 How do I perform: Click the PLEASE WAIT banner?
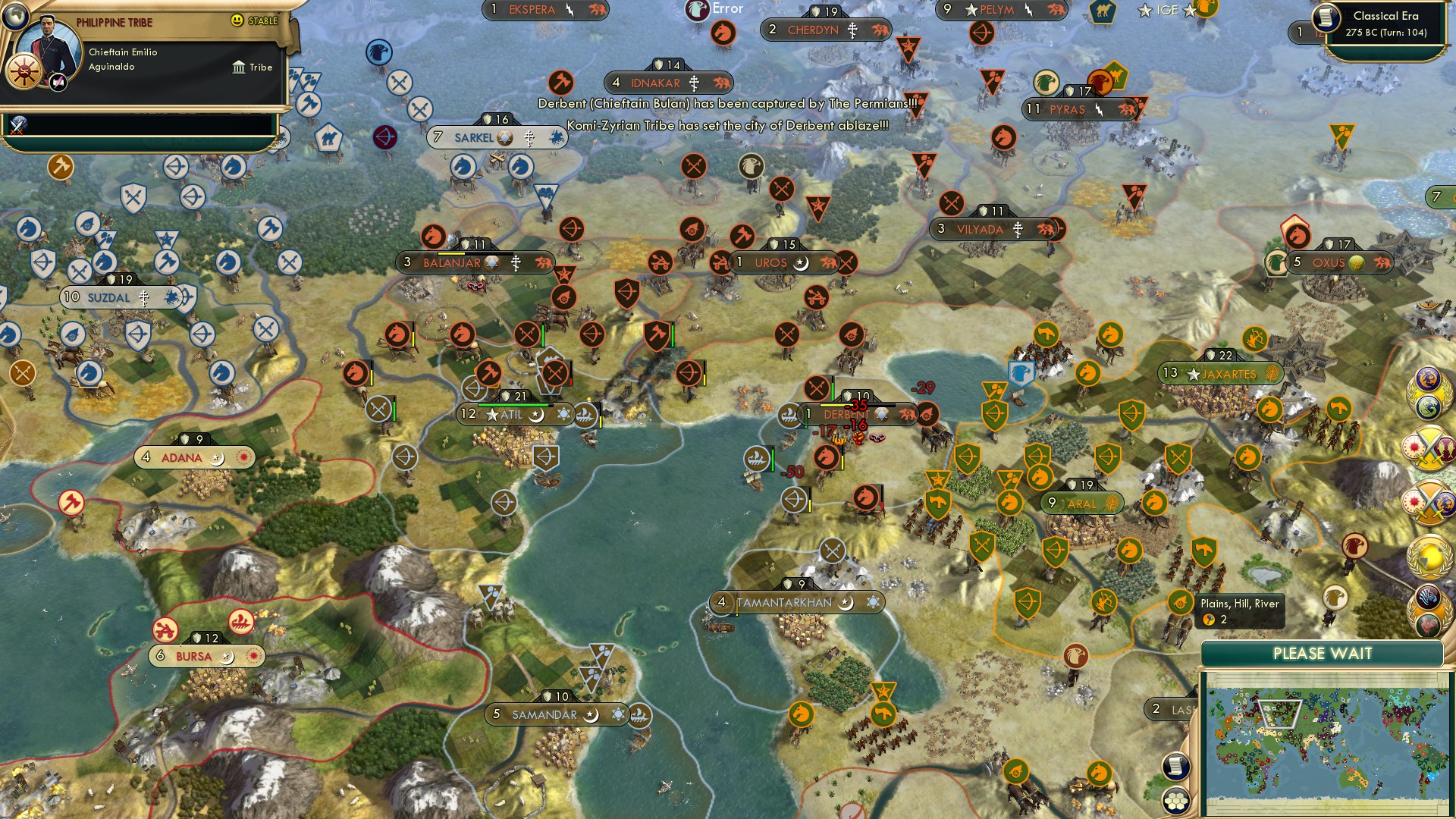(1323, 652)
